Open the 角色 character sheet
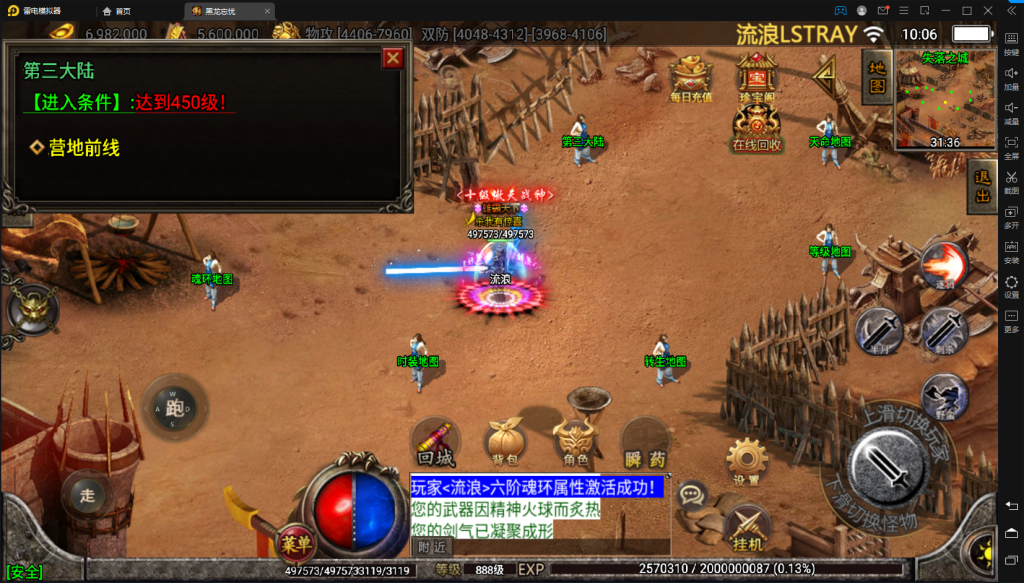Image resolution: width=1024 pixels, height=583 pixels. (575, 443)
